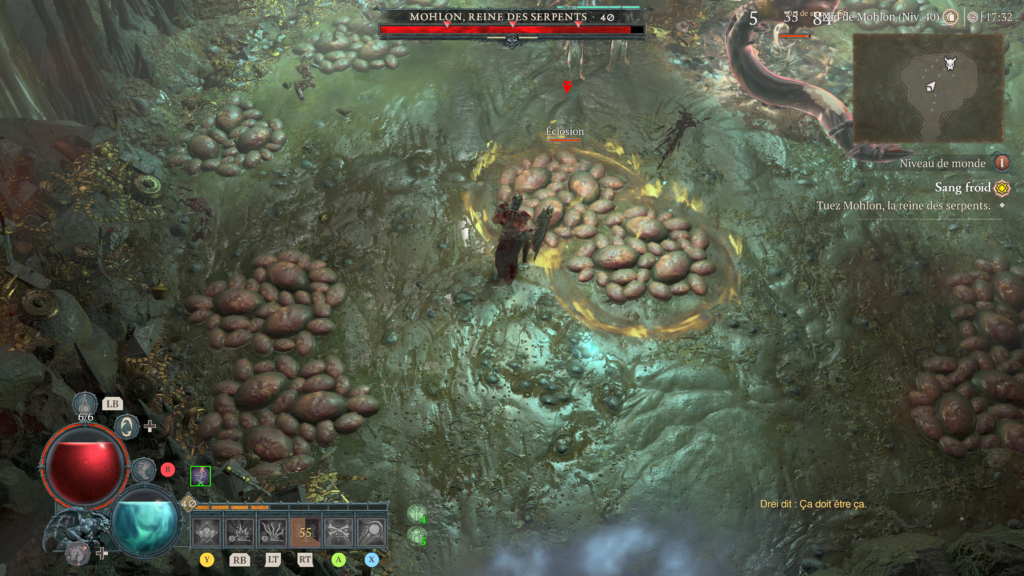
Task: Click the dungeon icon beside the zone name
Action: click(x=950, y=17)
